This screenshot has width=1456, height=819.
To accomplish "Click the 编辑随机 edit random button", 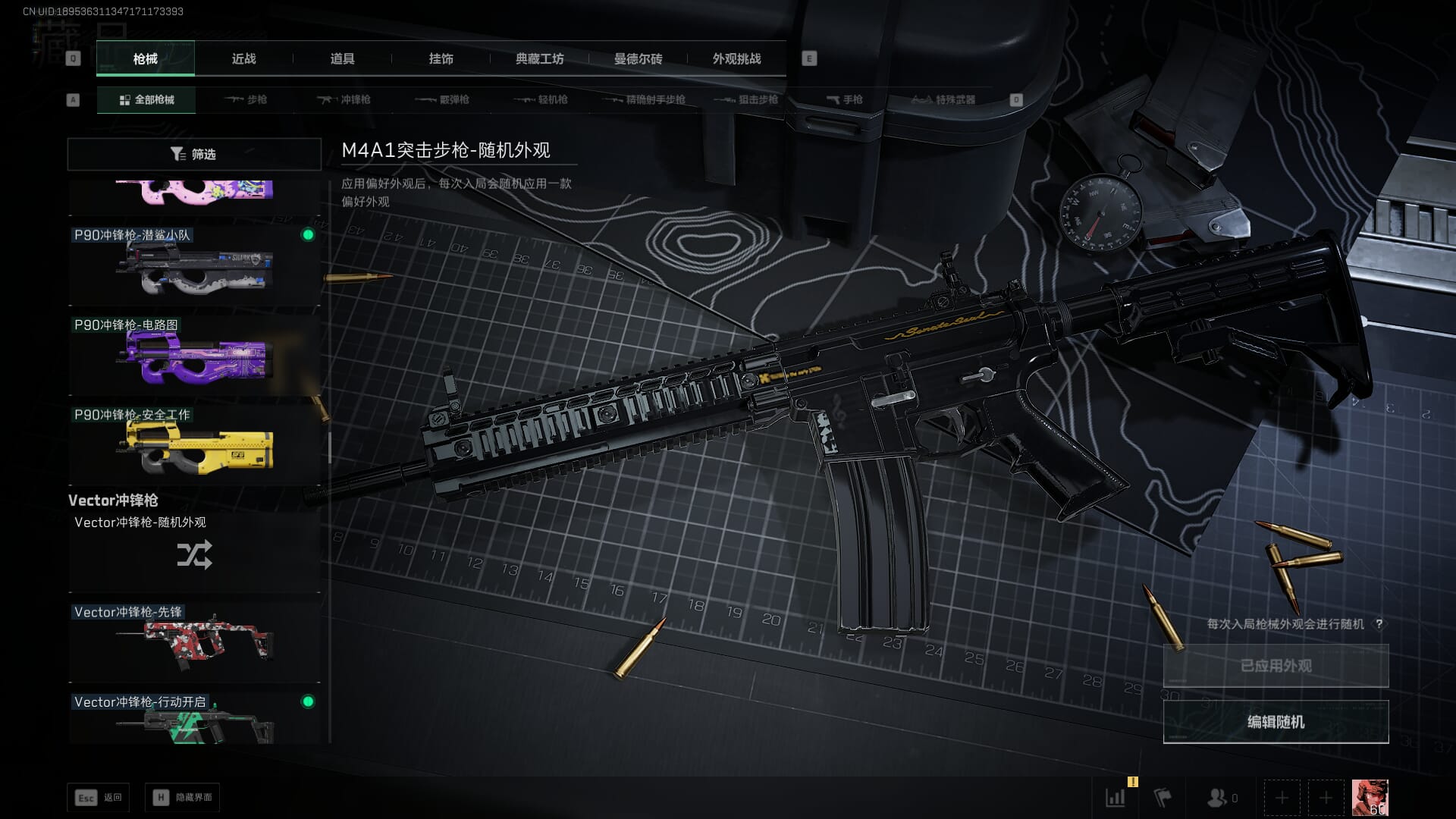I will point(1276,722).
